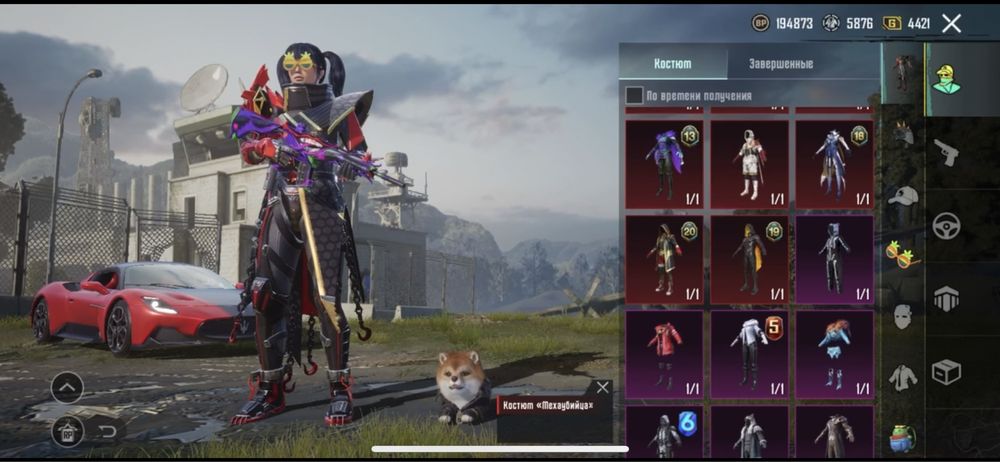
Task: Open the Завершенные tab
Action: [781, 63]
